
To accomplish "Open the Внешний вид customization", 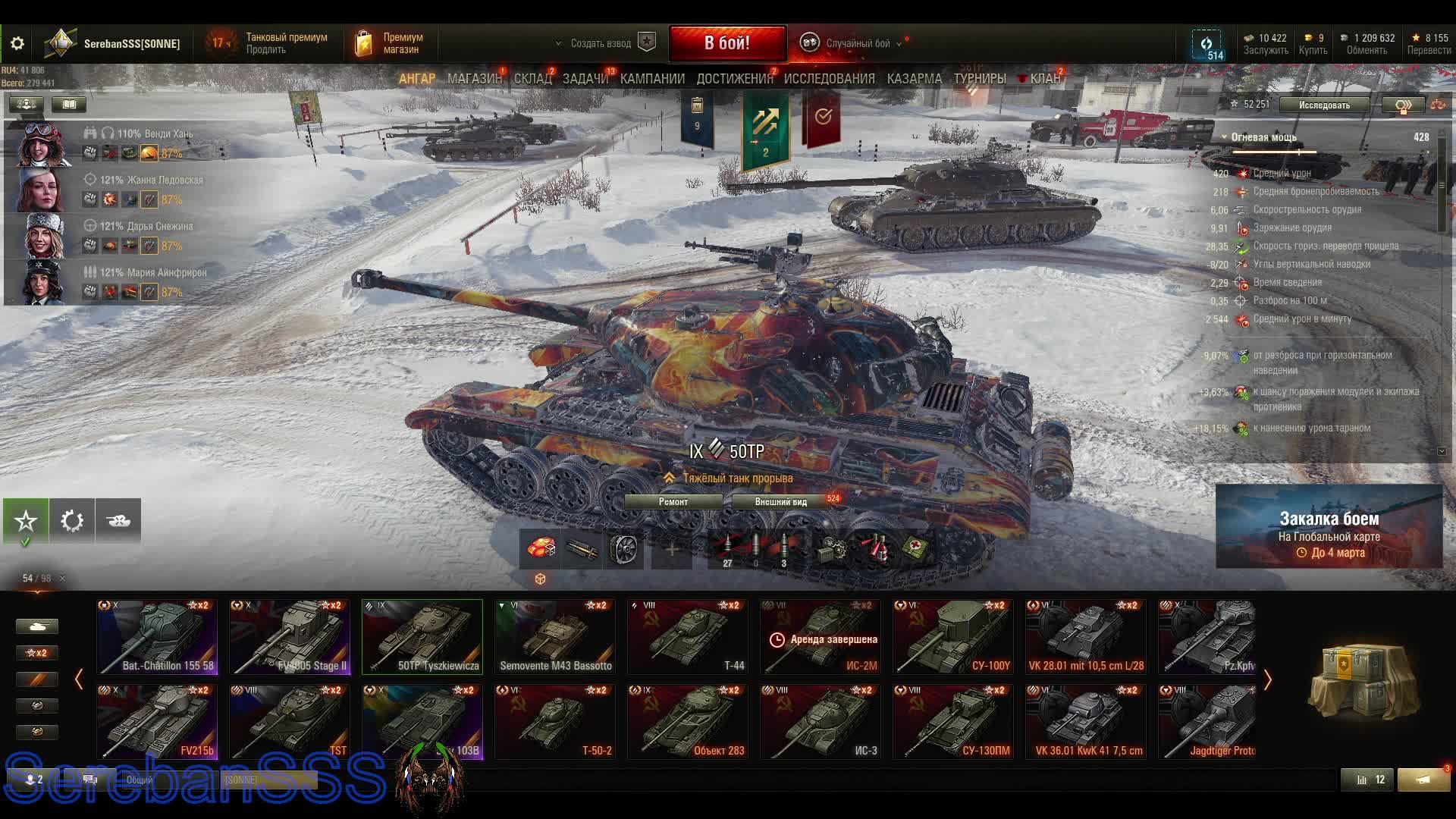I will pos(781,502).
